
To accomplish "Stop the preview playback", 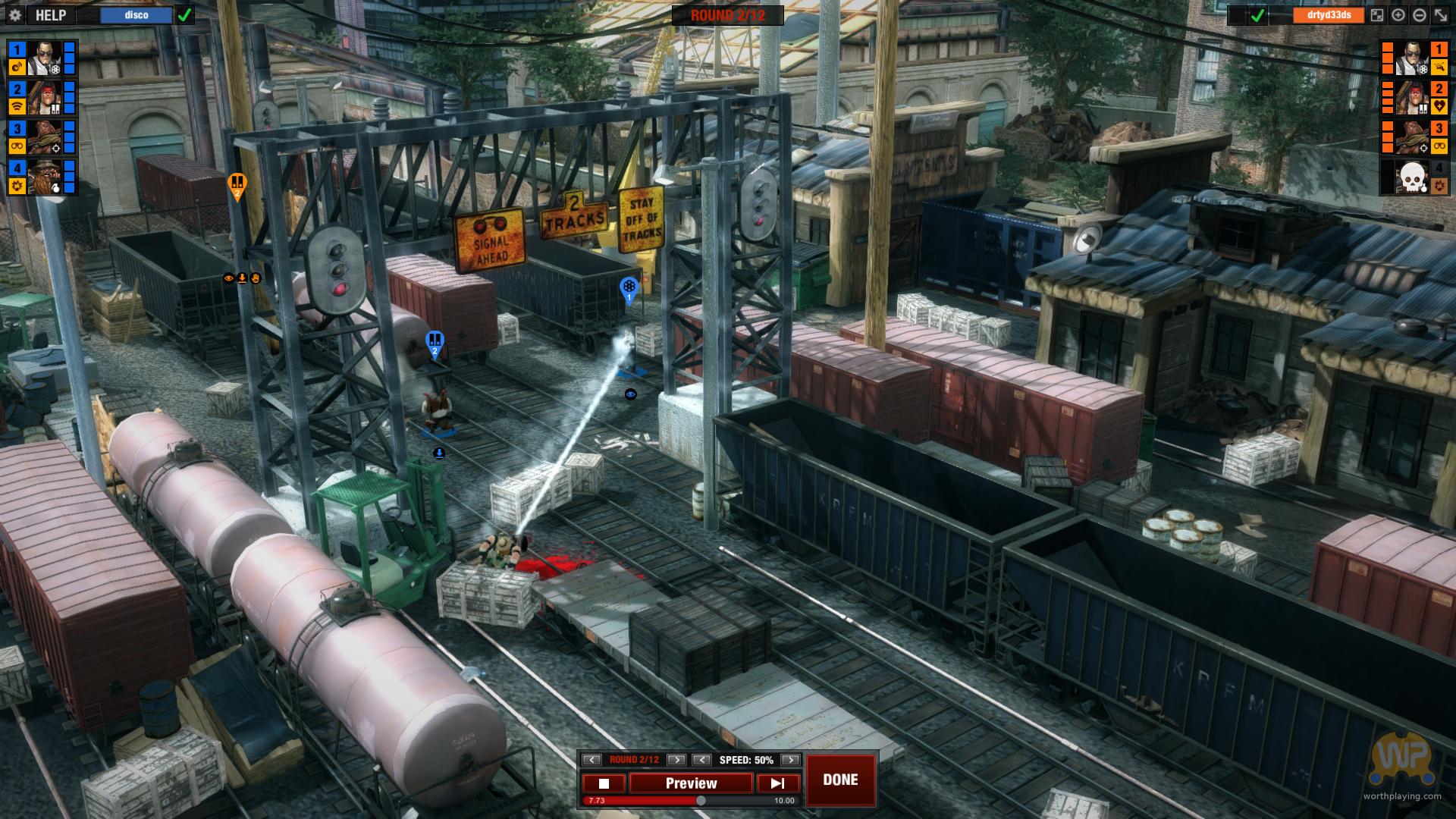I will pyautogui.click(x=604, y=783).
